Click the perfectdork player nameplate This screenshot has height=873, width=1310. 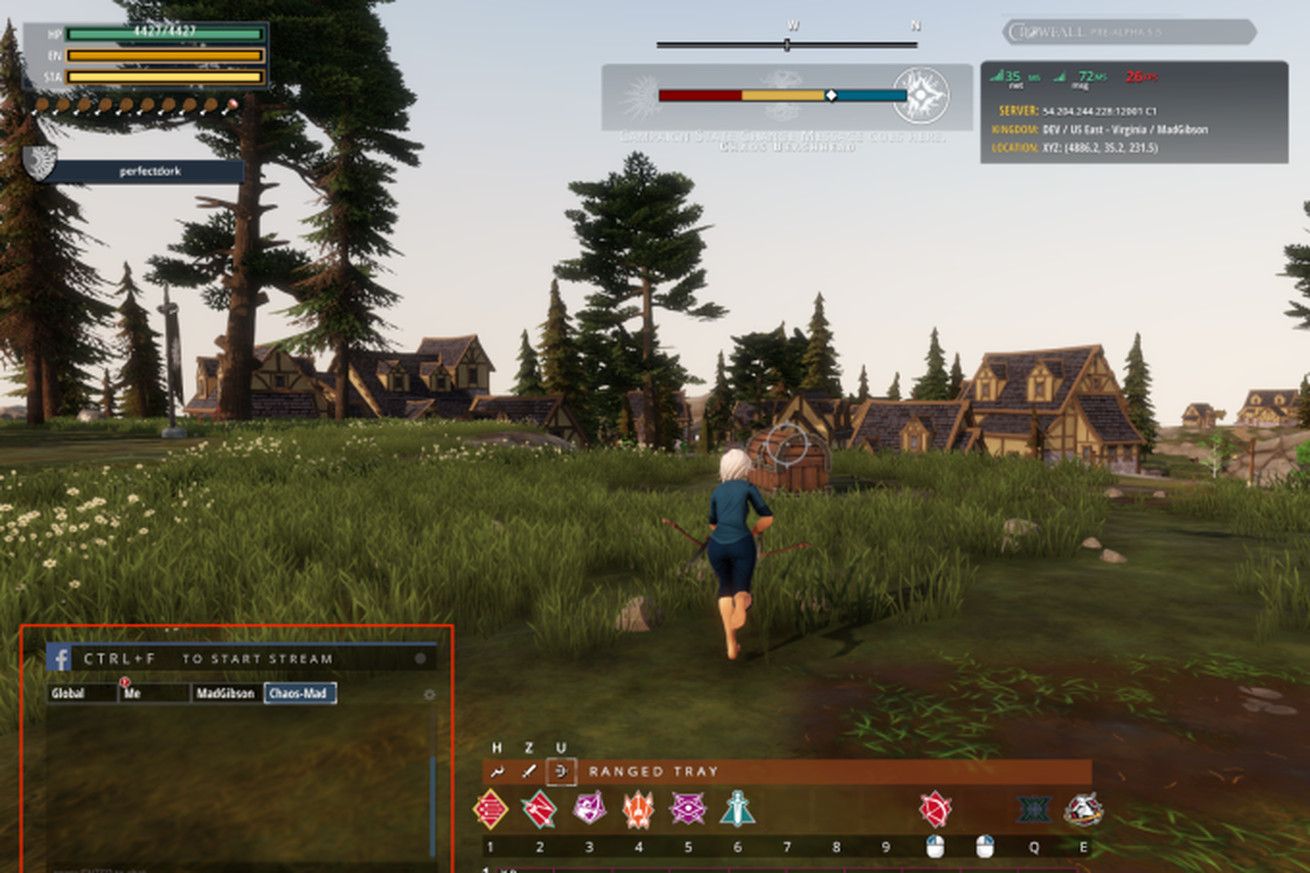click(x=144, y=171)
